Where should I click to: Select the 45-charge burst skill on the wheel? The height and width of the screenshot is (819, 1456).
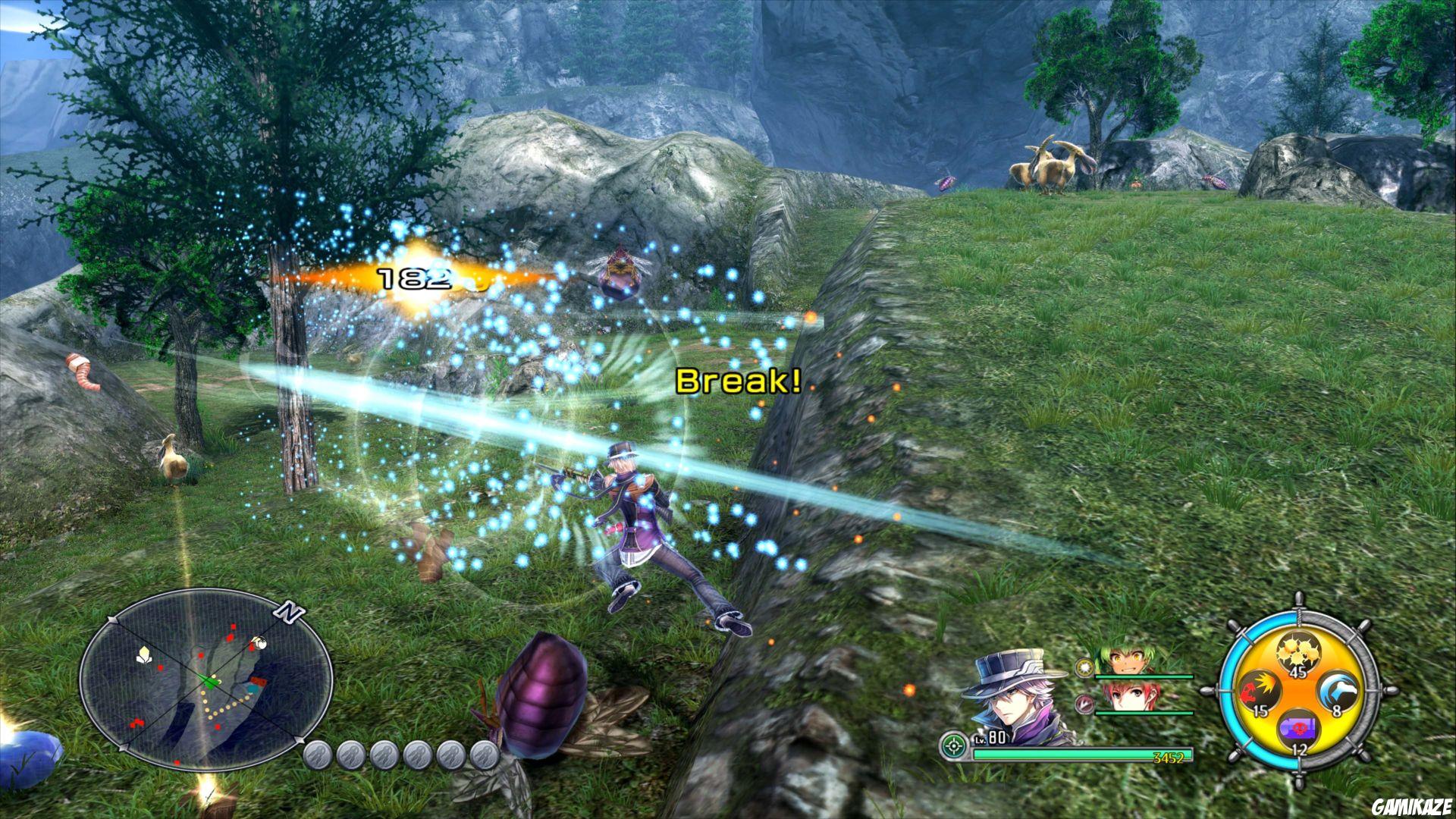(1298, 652)
